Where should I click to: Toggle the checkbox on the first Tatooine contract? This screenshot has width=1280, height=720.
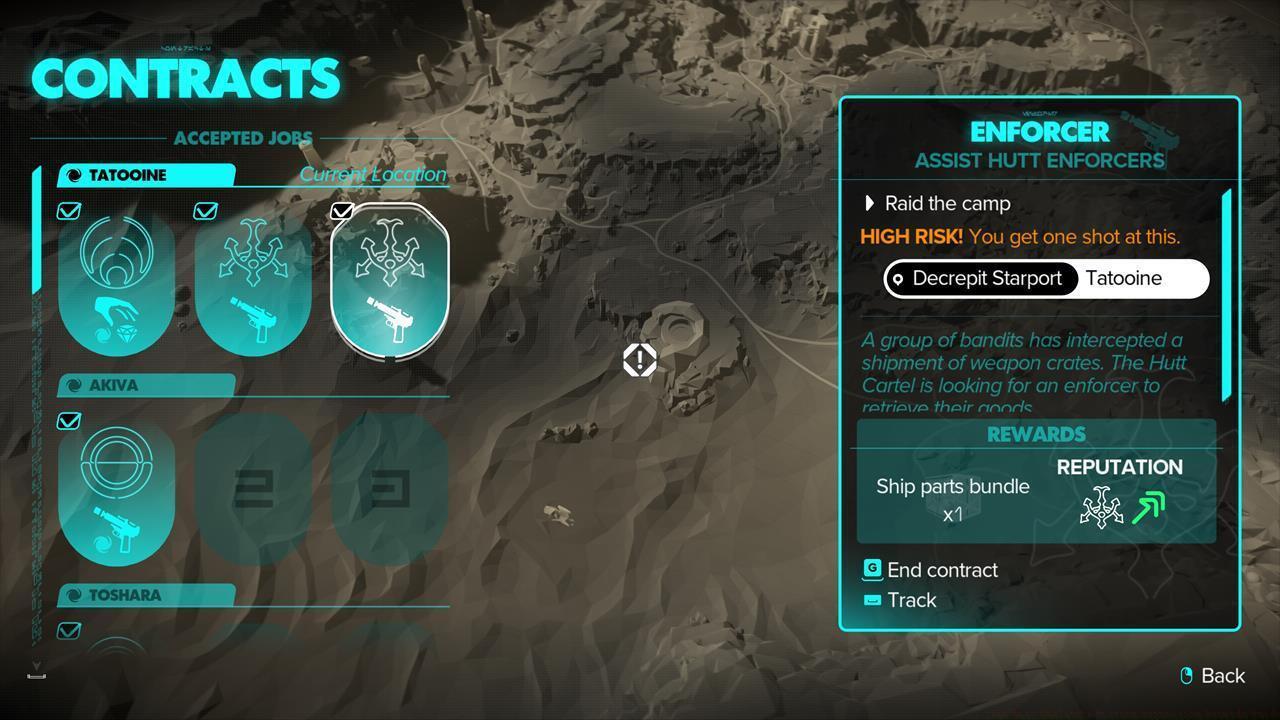point(68,211)
